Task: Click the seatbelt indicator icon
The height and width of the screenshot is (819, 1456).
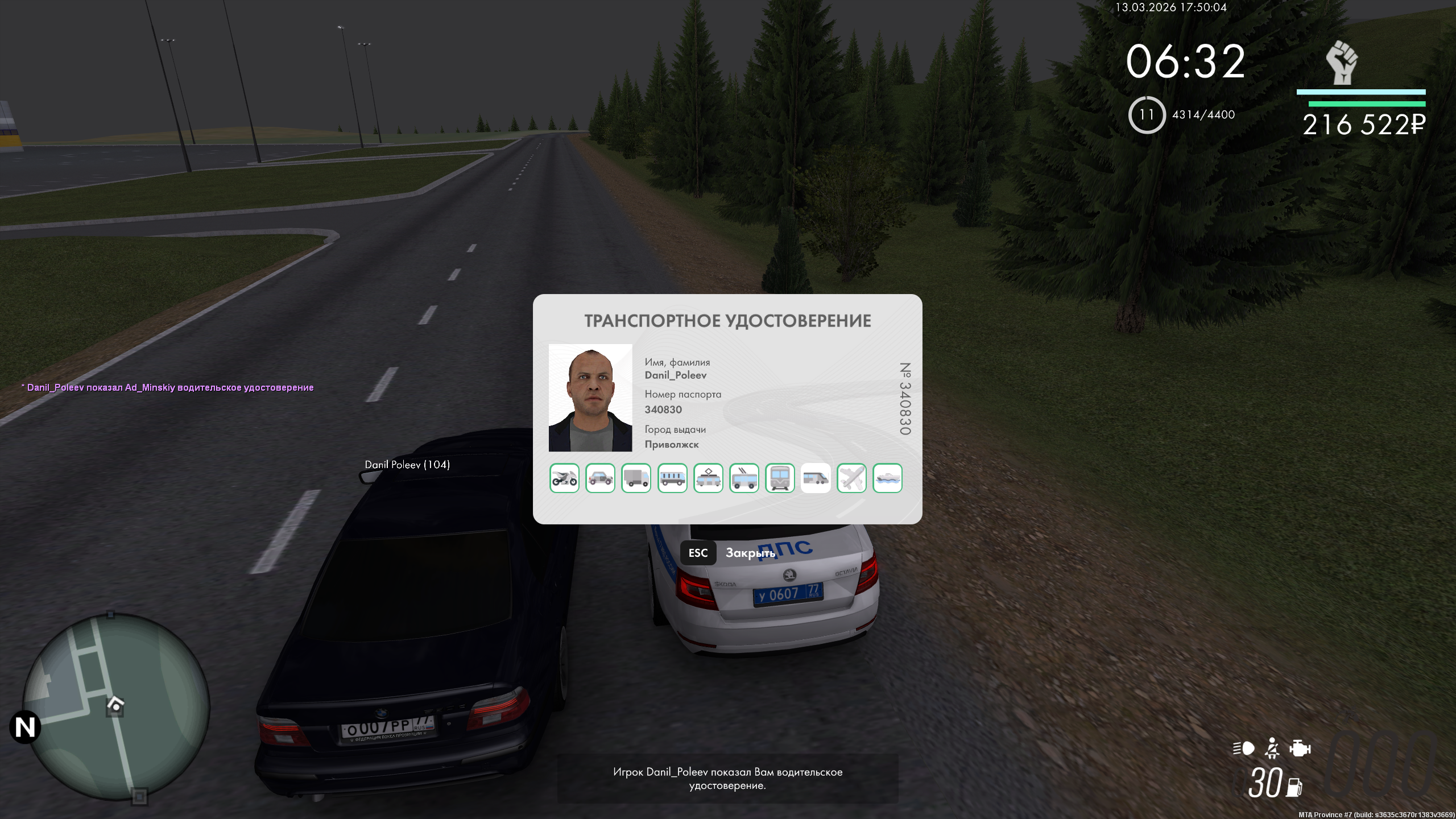Action: pyautogui.click(x=1272, y=748)
